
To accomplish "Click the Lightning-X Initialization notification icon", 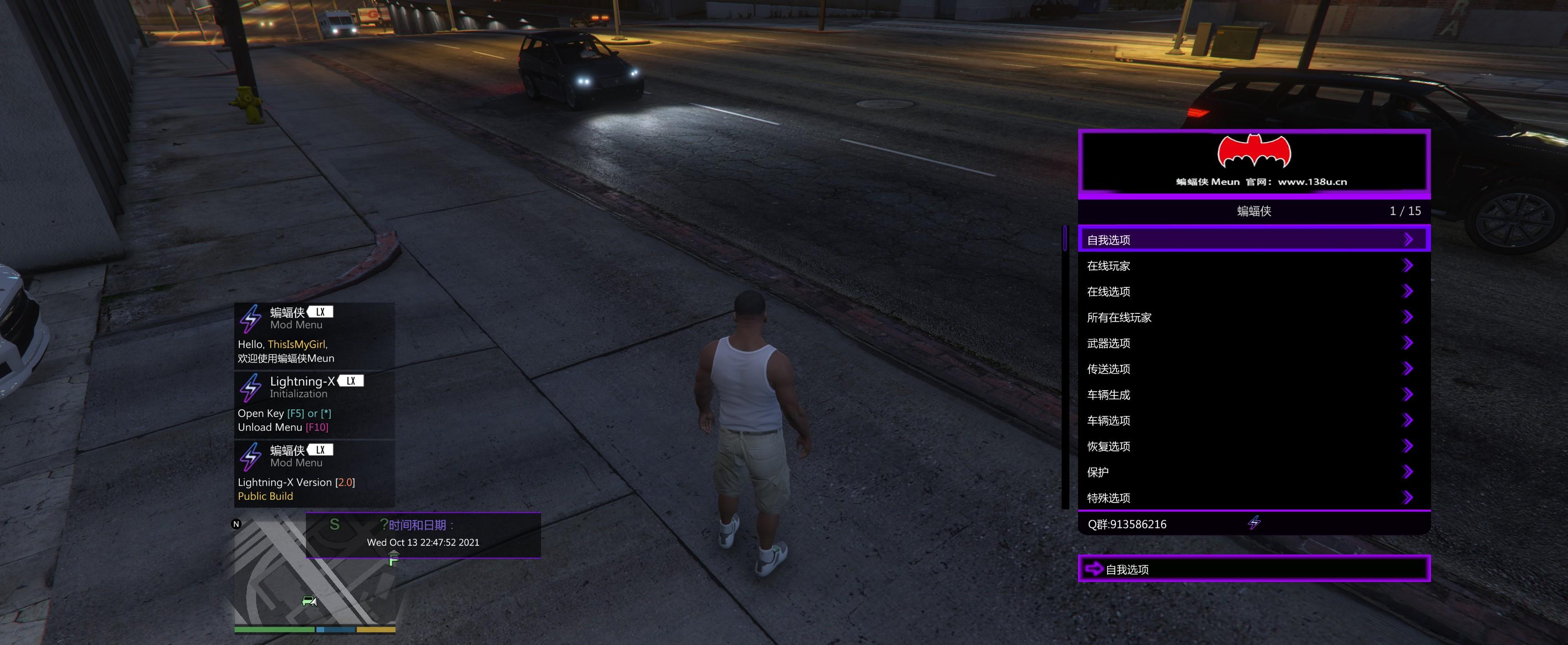I will coord(250,386).
